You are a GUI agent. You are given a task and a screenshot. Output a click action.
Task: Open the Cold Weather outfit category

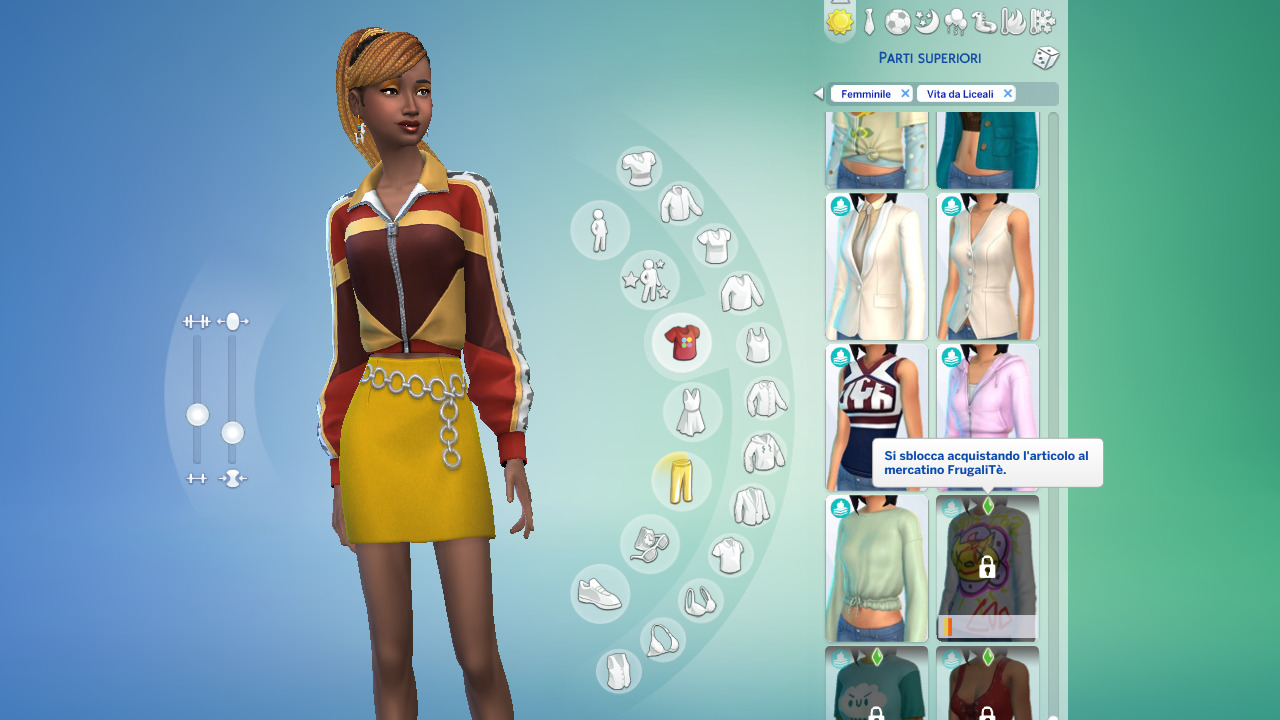pos(1041,22)
